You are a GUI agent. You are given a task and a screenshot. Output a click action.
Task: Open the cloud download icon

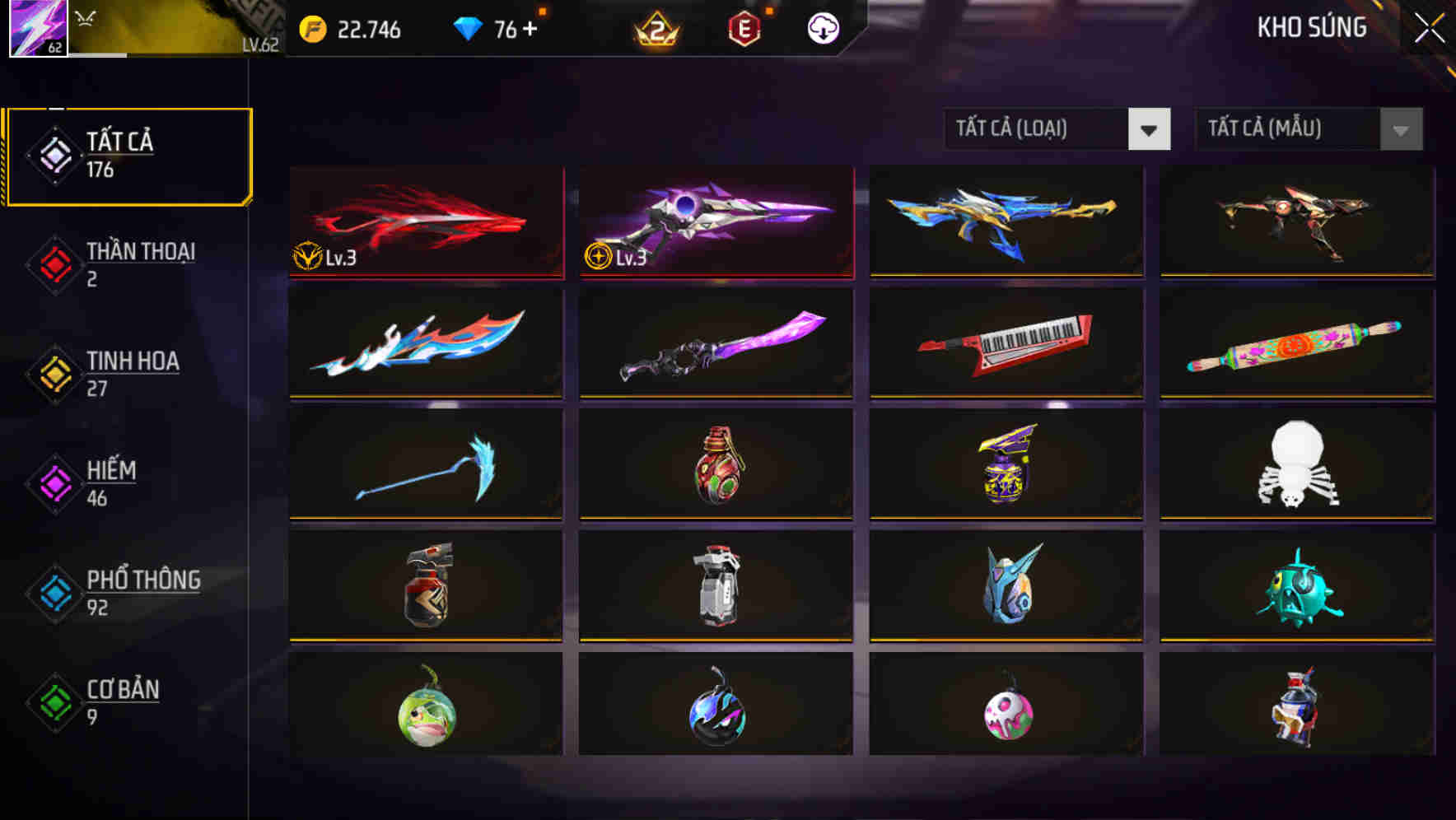click(821, 30)
